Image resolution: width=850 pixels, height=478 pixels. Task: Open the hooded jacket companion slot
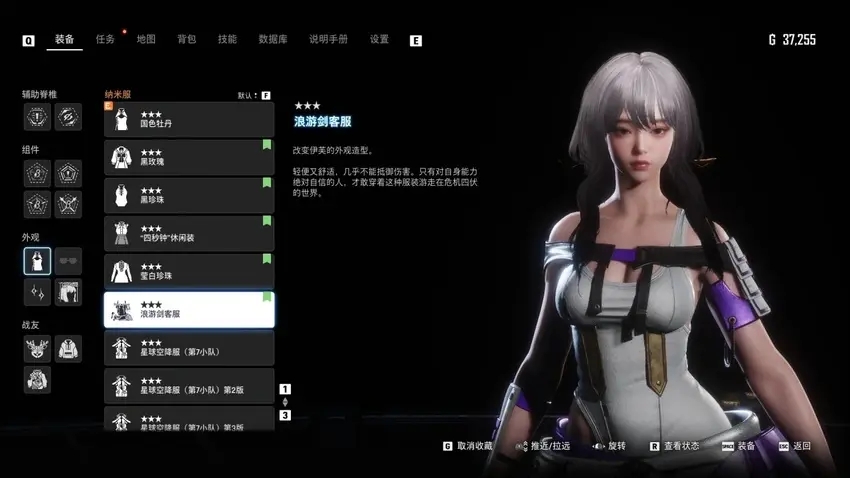coord(68,348)
